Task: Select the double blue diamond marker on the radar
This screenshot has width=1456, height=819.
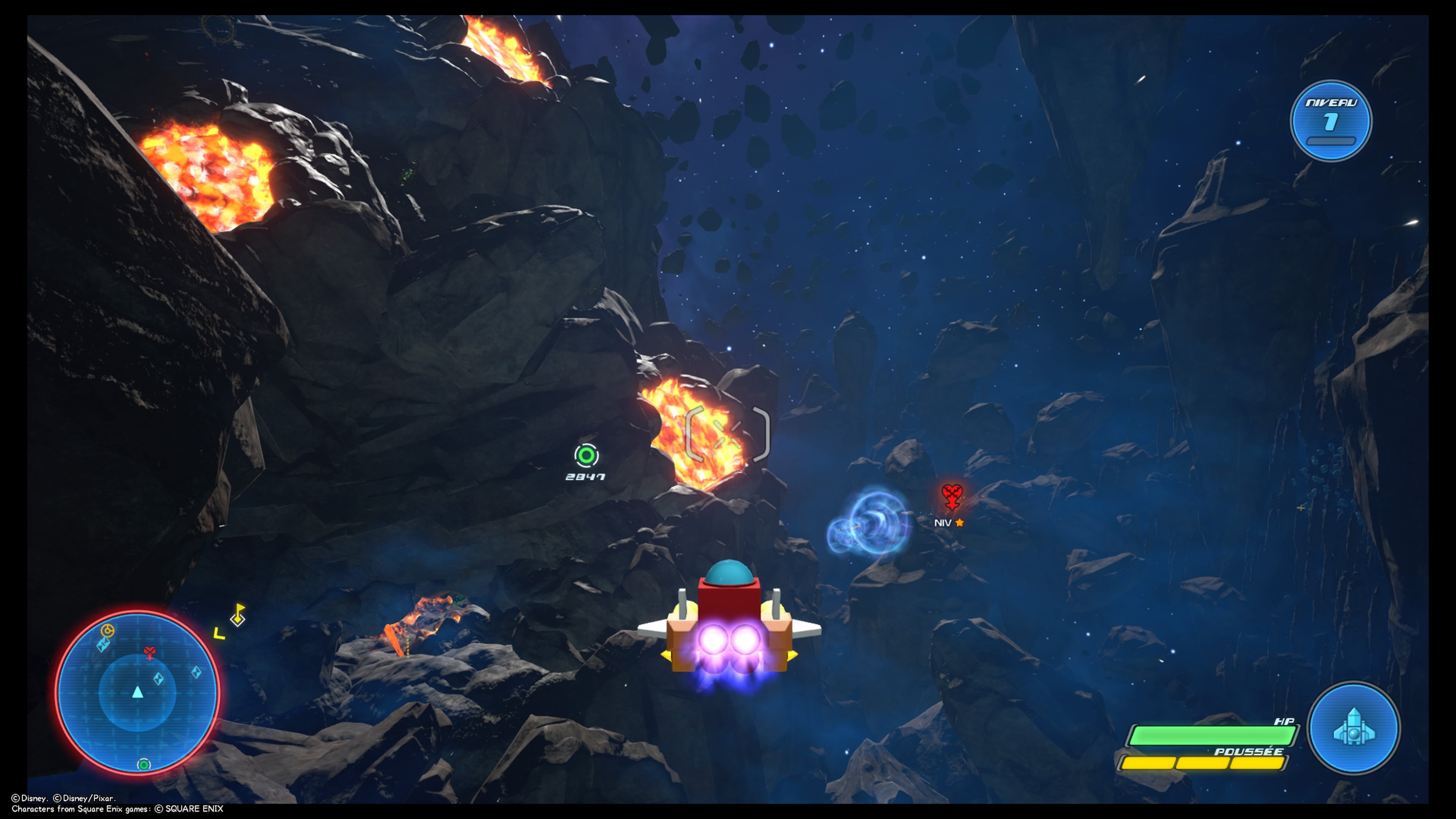Action: [x=103, y=644]
